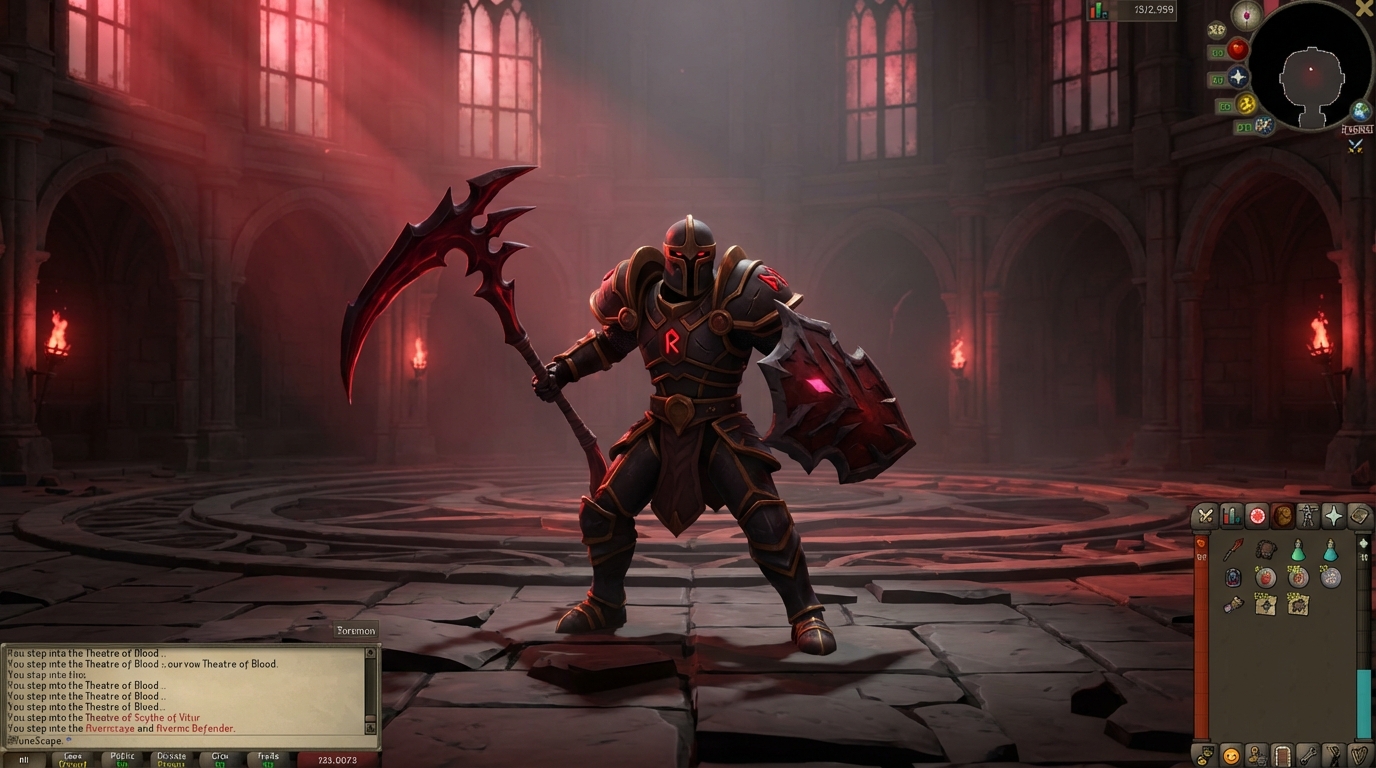Open the Inventory satchel tab
This screenshot has width=1376, height=768.
click(x=1284, y=516)
